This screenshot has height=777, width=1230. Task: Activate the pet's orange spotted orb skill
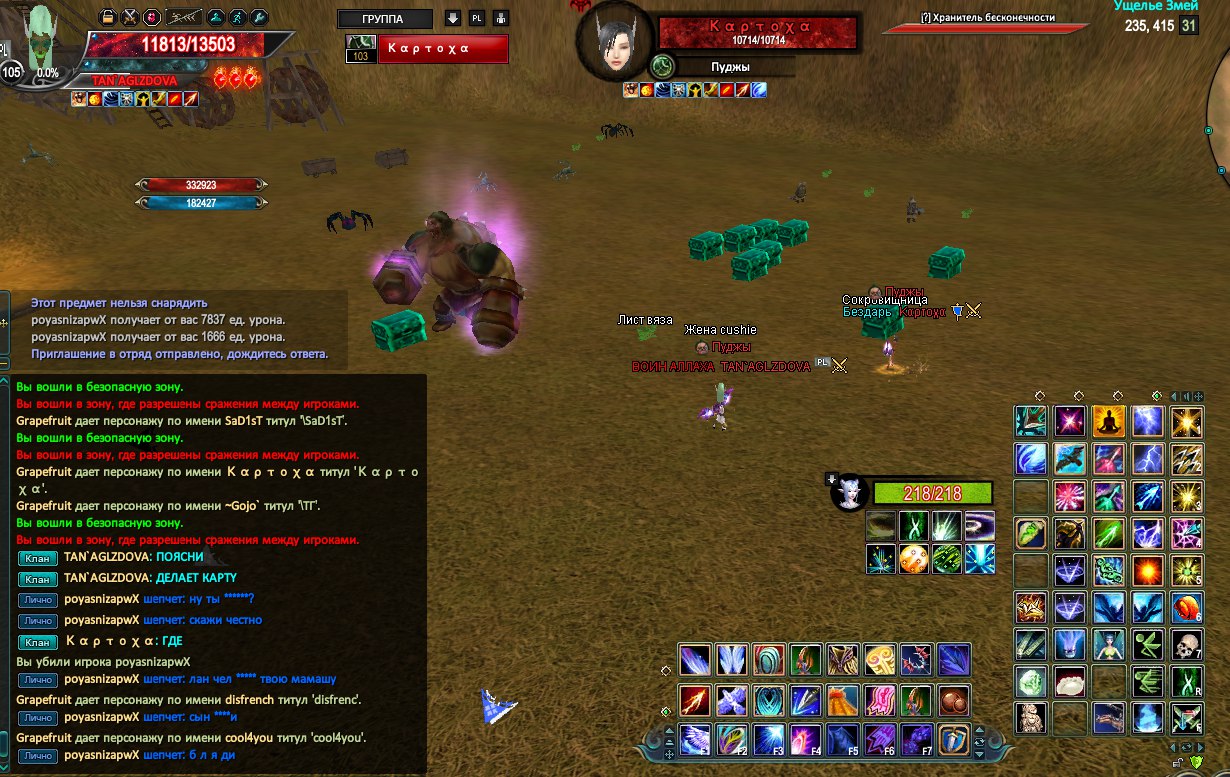click(x=913, y=558)
